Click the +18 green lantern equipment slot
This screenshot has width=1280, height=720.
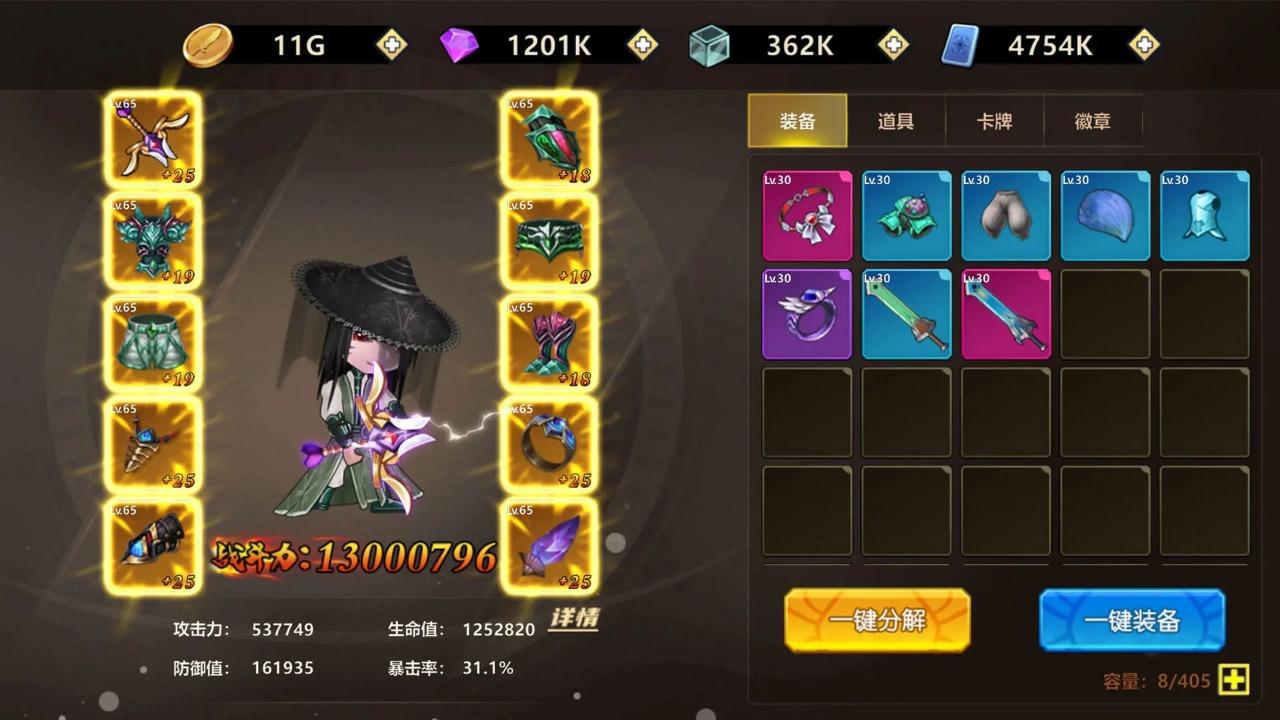pyautogui.click(x=550, y=140)
